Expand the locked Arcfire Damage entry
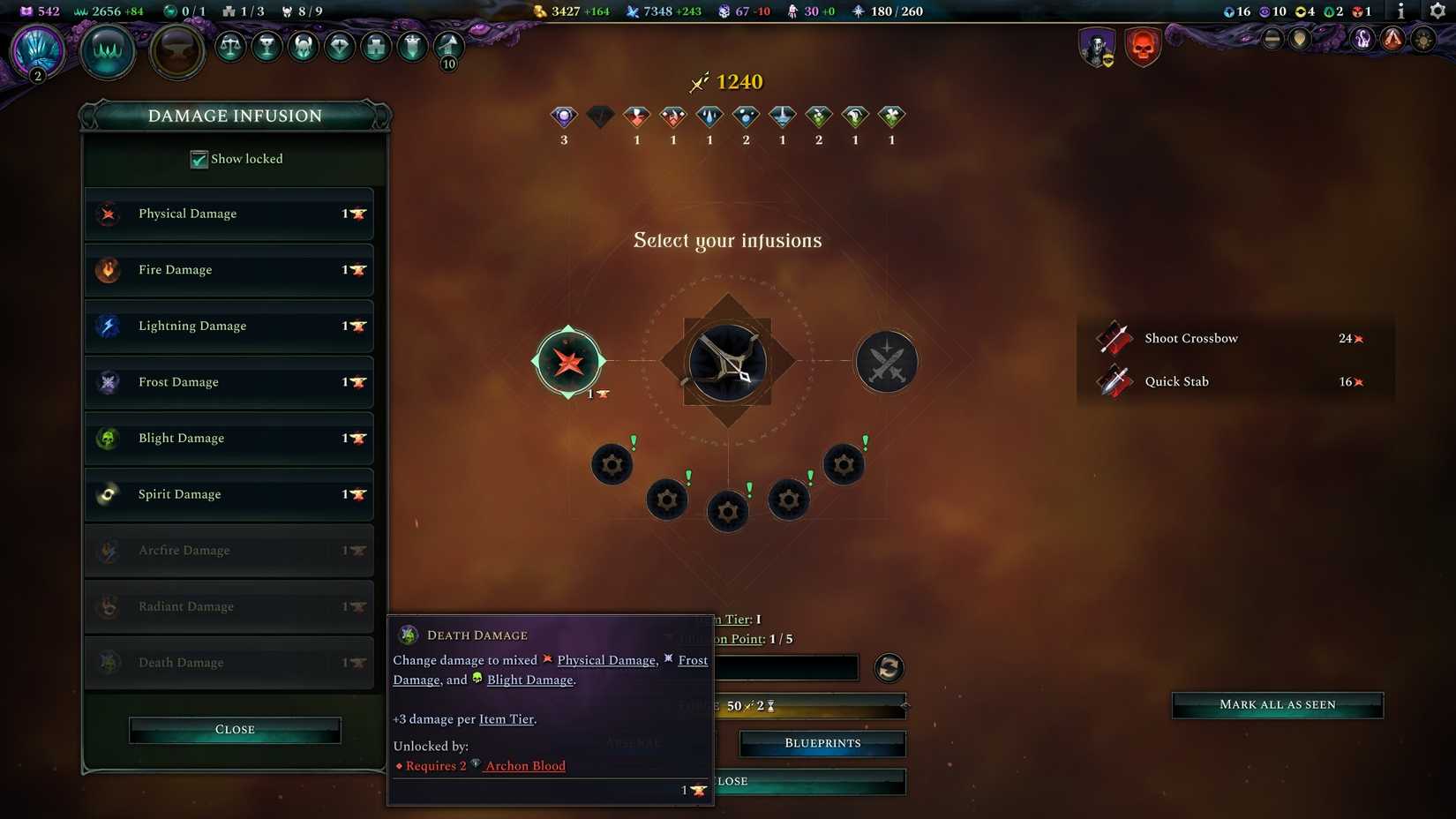This screenshot has height=819, width=1456. [229, 550]
